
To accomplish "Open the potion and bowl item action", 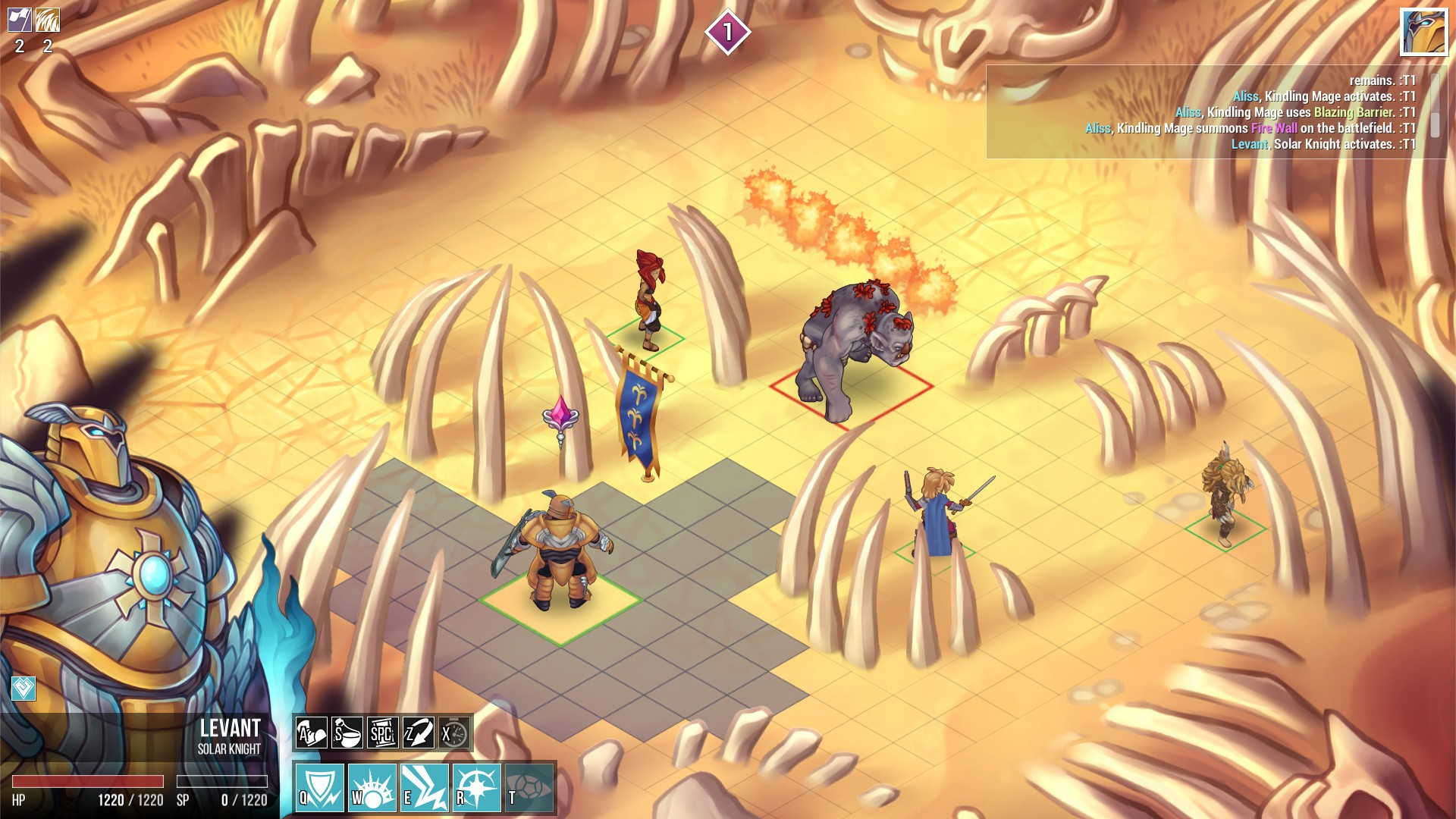I will point(347,733).
